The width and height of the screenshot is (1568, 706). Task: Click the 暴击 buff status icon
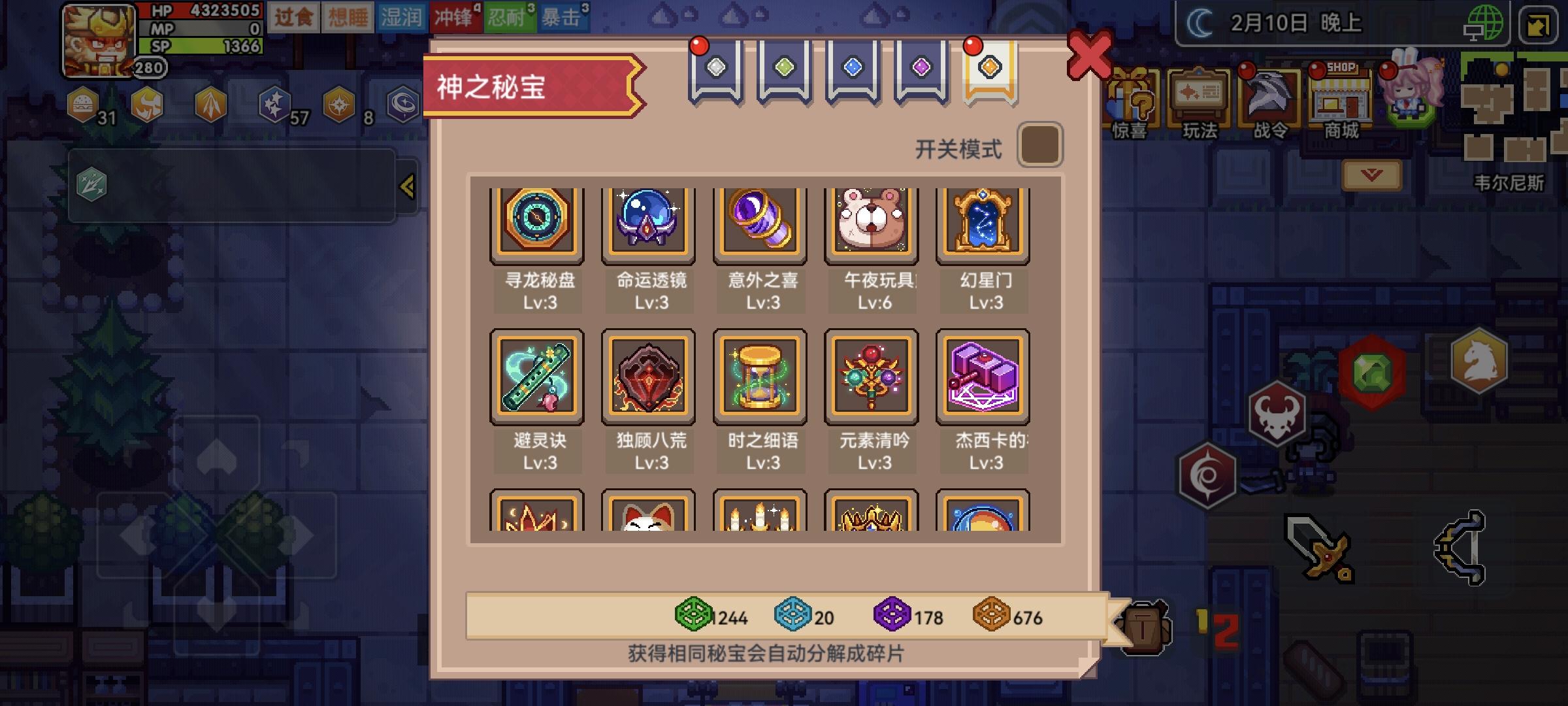(x=563, y=16)
